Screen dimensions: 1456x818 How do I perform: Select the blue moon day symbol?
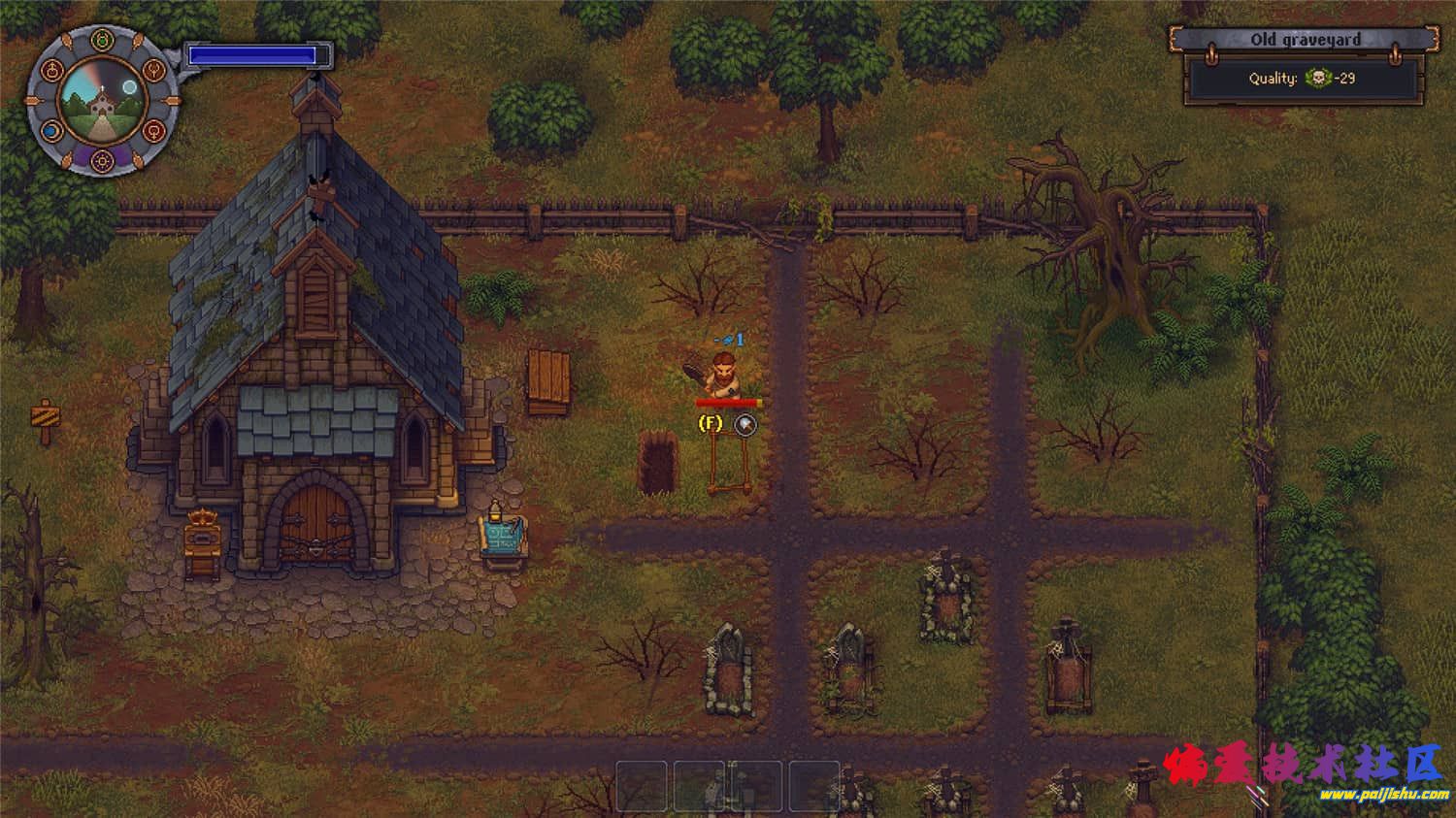tap(51, 130)
